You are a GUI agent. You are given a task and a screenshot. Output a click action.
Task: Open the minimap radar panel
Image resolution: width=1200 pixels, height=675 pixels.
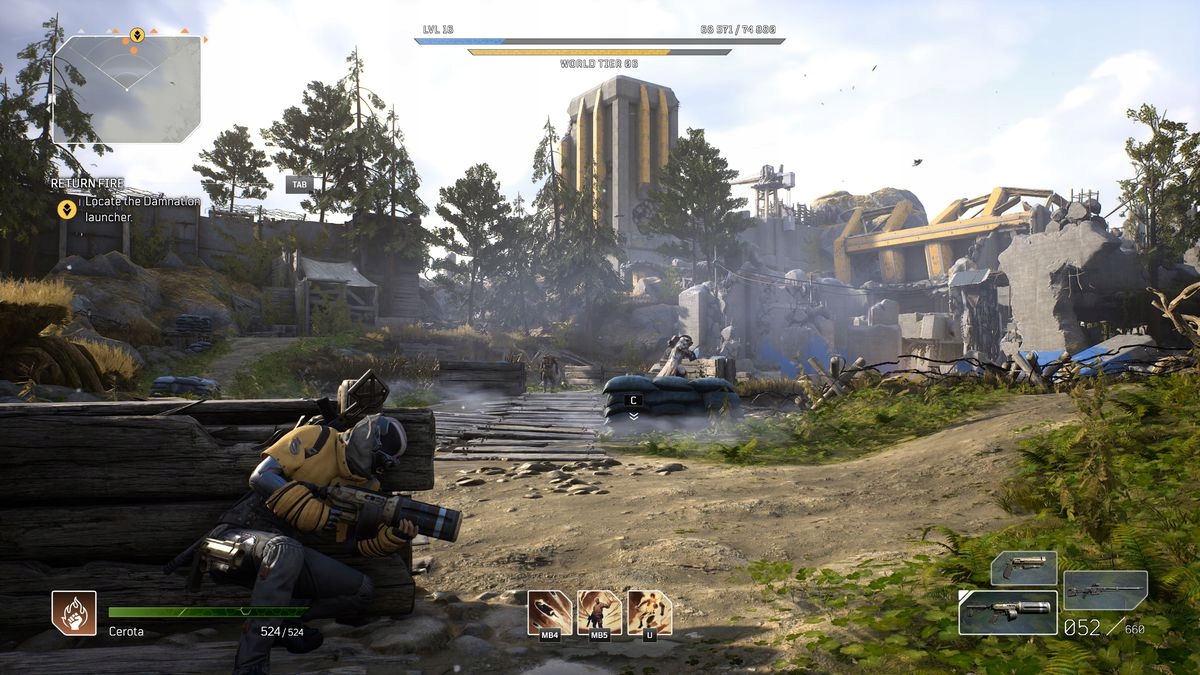pyautogui.click(x=126, y=88)
